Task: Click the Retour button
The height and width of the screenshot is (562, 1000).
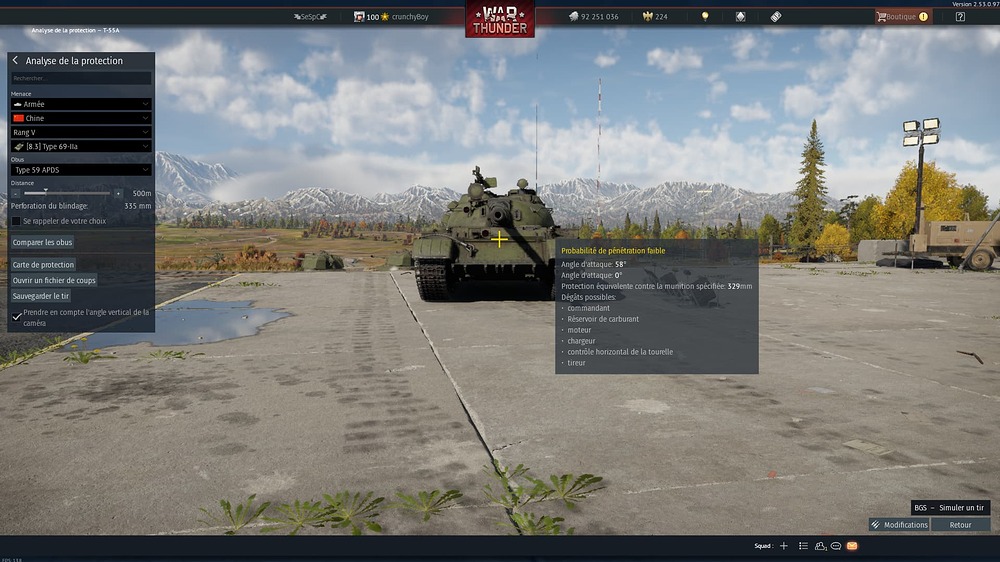Action: tap(960, 525)
